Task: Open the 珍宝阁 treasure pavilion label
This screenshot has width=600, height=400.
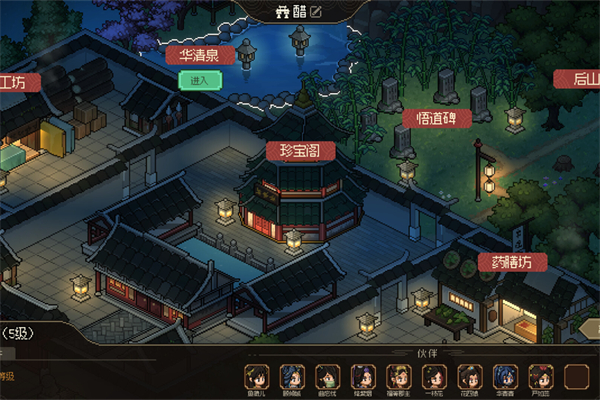Action: 300,151
